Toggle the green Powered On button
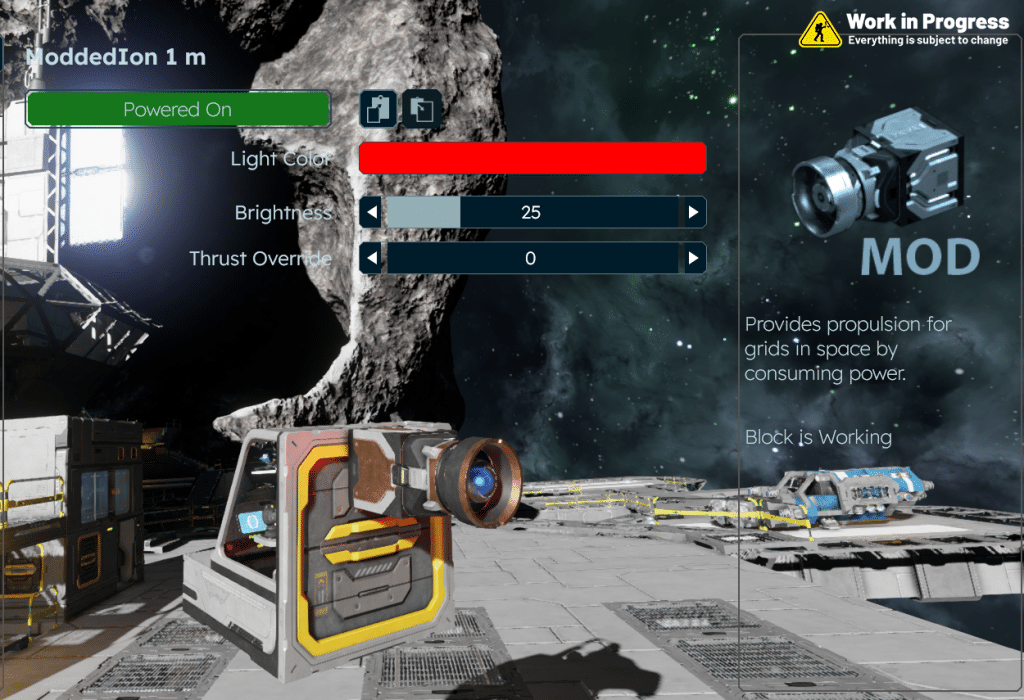Image resolution: width=1024 pixels, height=700 pixels. pyautogui.click(x=178, y=109)
